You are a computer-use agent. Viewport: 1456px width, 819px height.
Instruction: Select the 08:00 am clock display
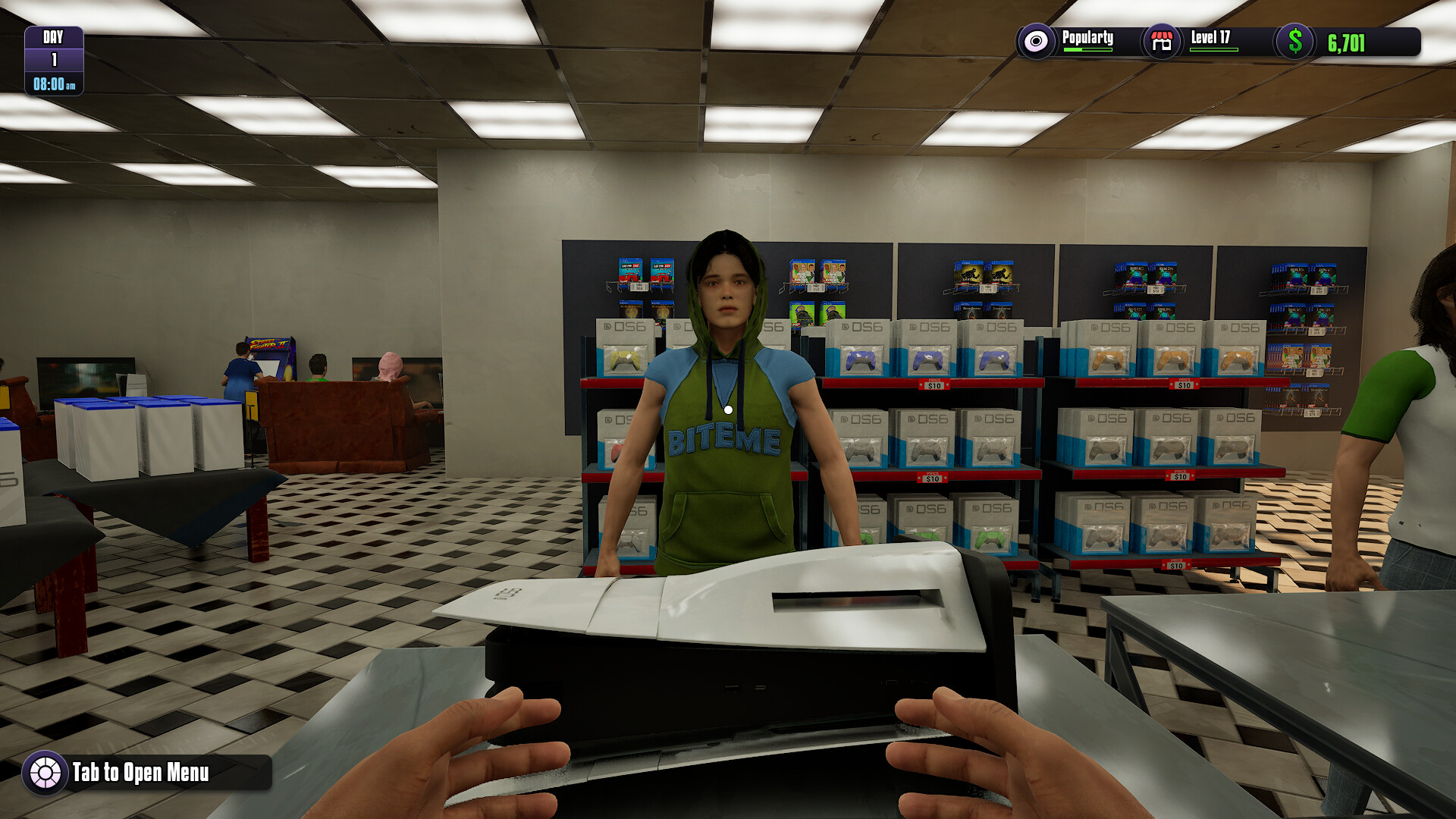pyautogui.click(x=53, y=86)
